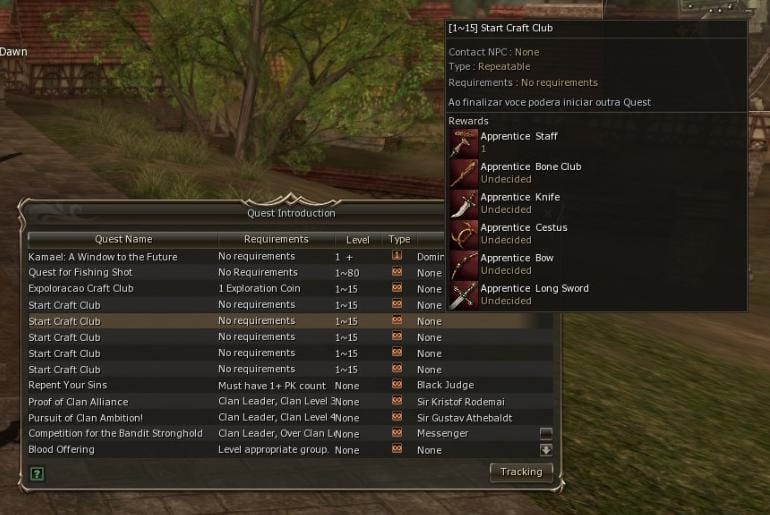
Task: Click the quest list scroll-down arrow
Action: tap(546, 449)
